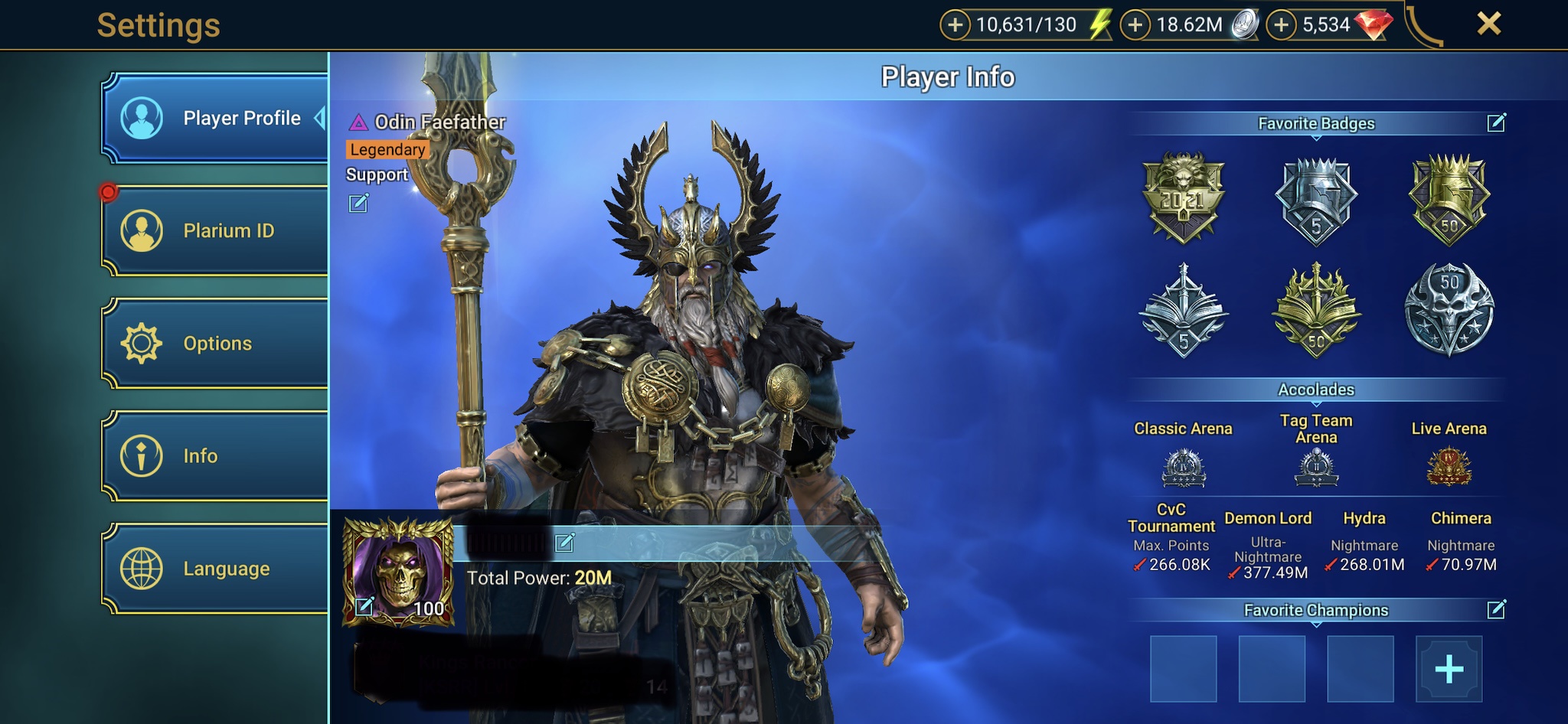Add more silver with the plus button

[x=1135, y=25]
